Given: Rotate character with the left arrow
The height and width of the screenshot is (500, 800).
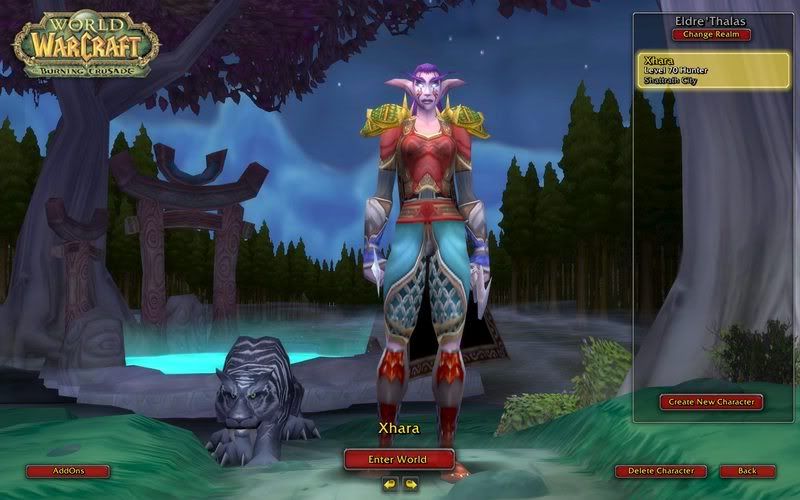Looking at the screenshot, I should pyautogui.click(x=390, y=484).
